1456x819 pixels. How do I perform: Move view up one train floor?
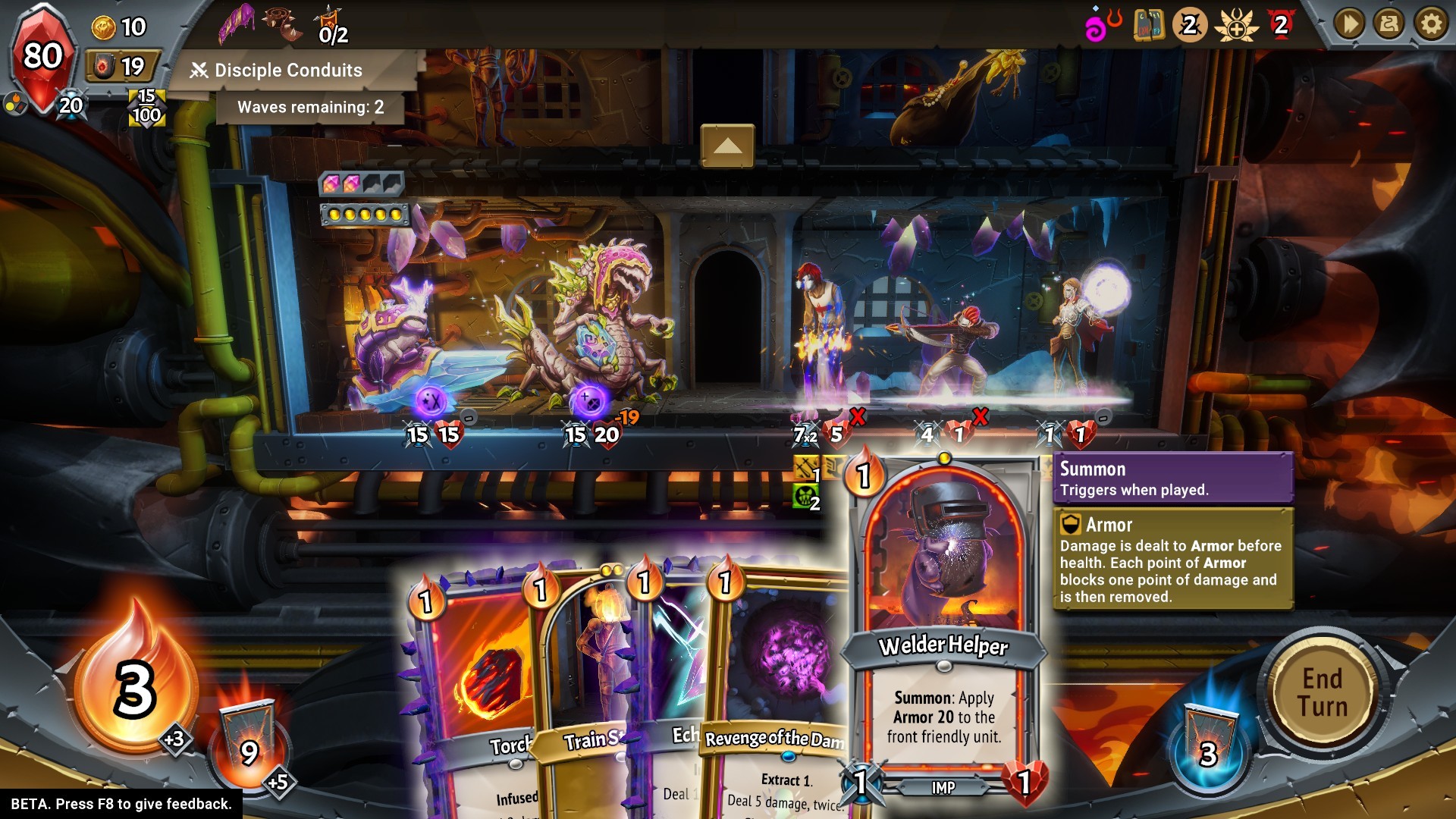pyautogui.click(x=727, y=146)
